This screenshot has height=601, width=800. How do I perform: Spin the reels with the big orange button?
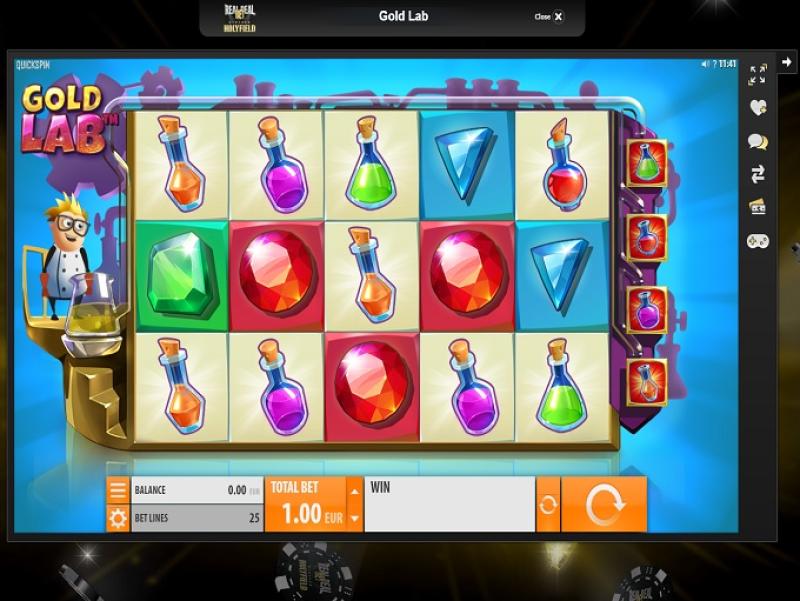(x=604, y=505)
